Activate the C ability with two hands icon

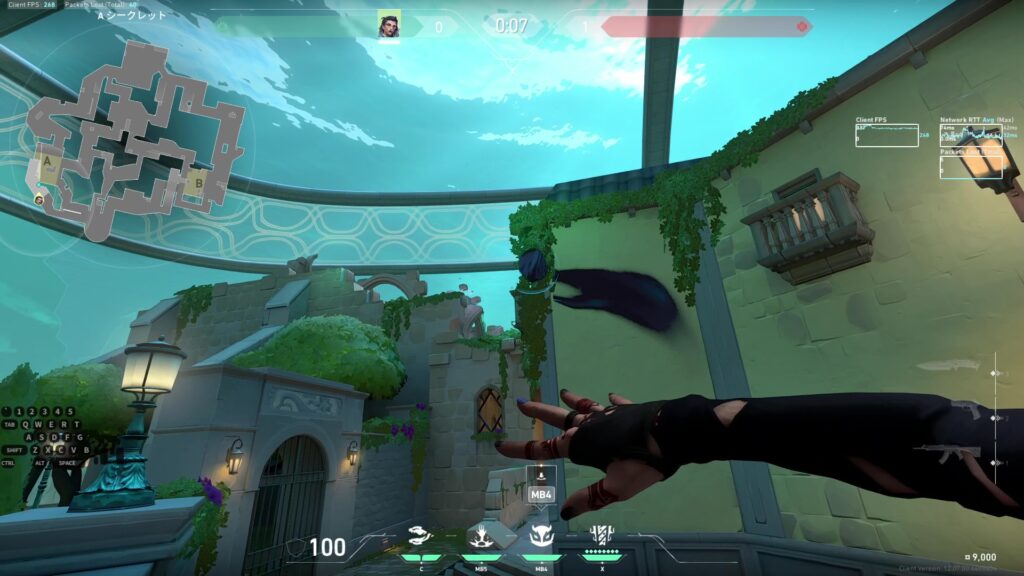point(420,538)
